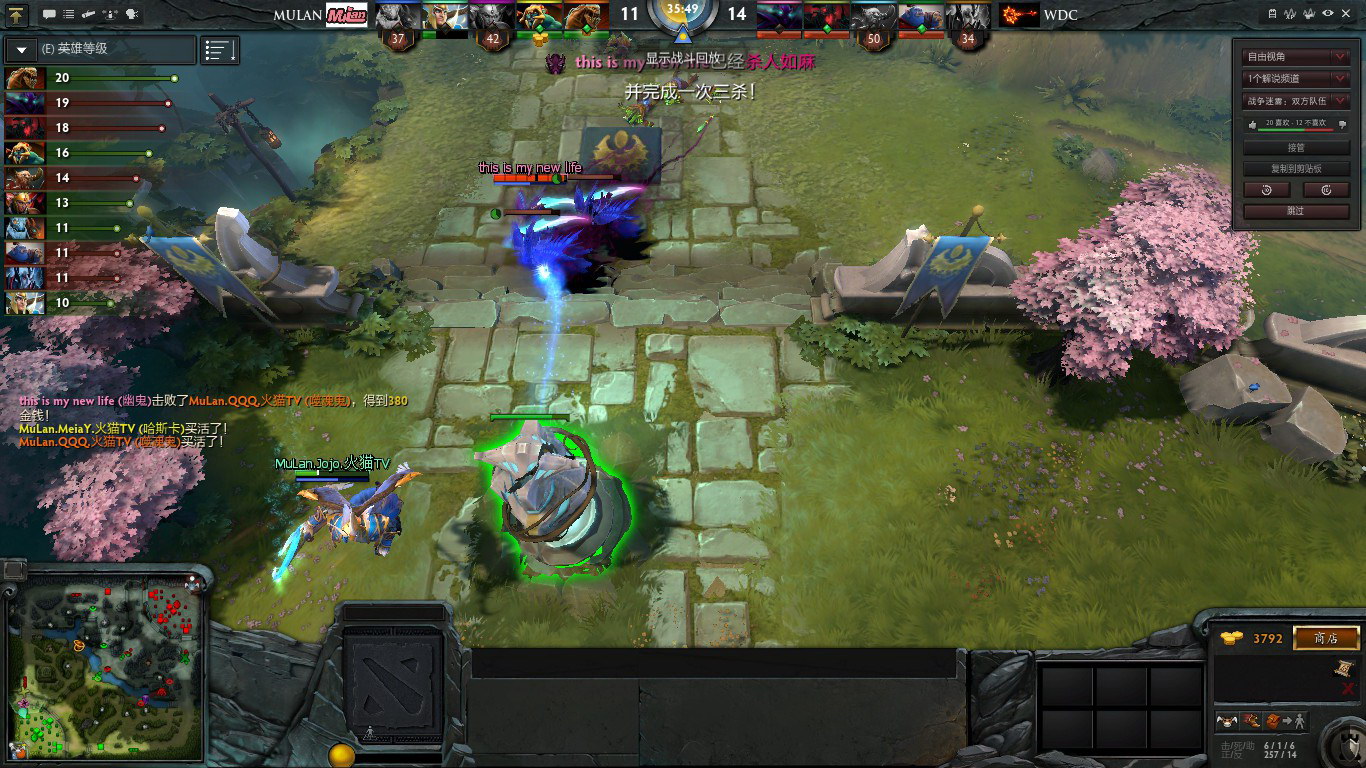Screen dimensions: 1366x768
Task: Open the 英雄等级 stat dropdown arrow
Action: pyautogui.click(x=22, y=49)
